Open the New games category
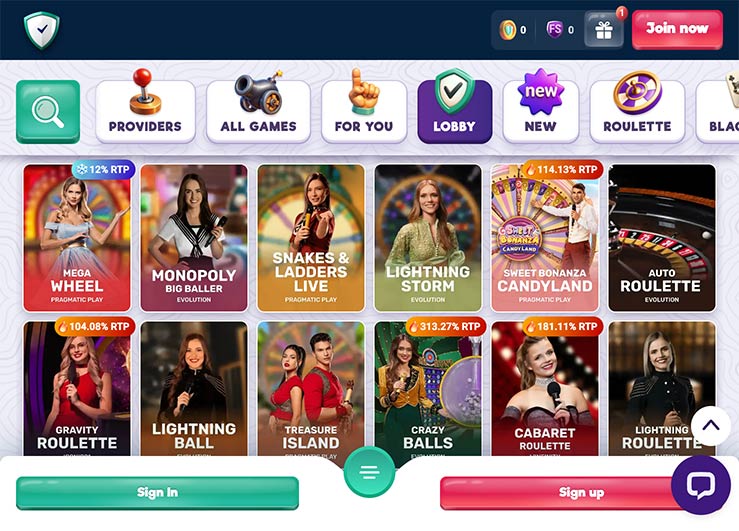 [x=540, y=111]
